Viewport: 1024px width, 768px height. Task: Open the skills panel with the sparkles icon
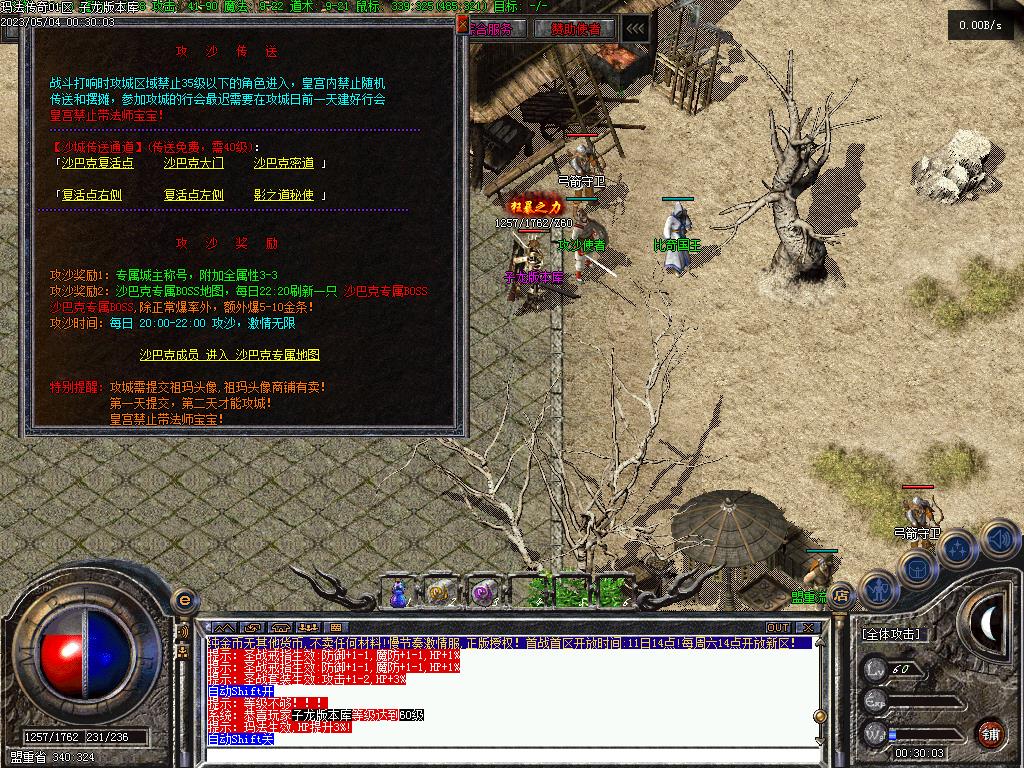957,550
